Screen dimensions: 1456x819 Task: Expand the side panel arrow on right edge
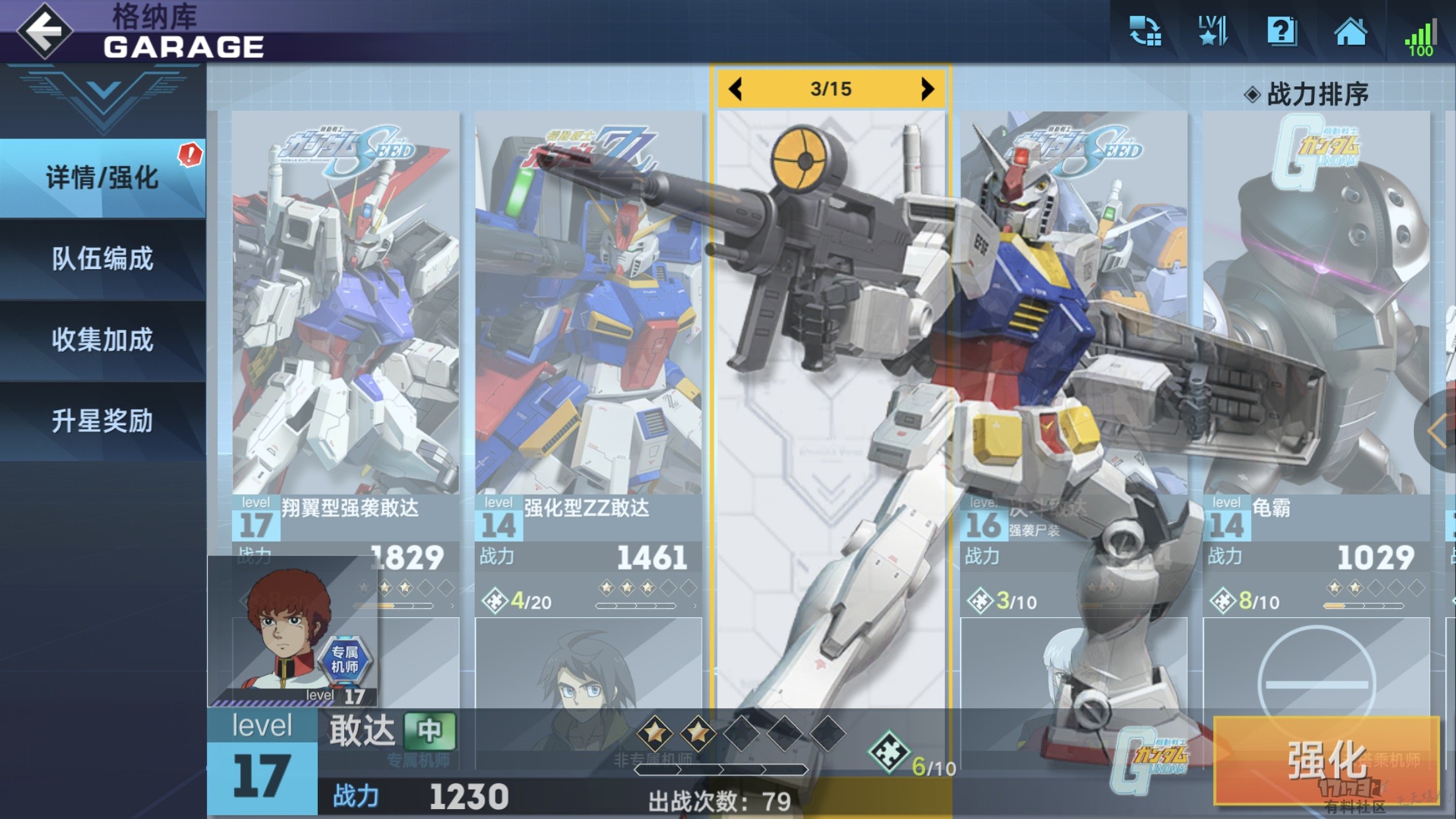1438,431
